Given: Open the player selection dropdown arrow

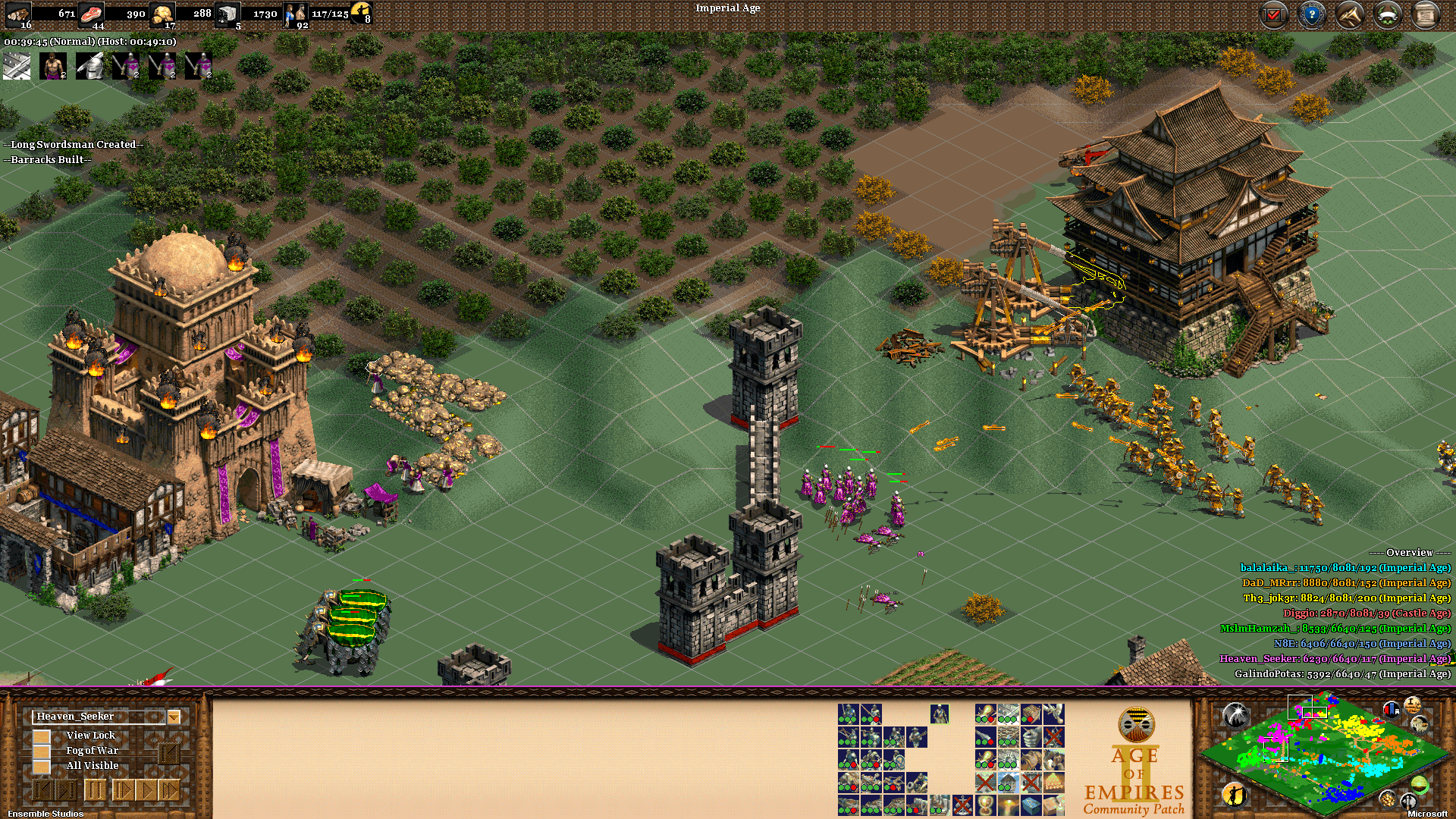Looking at the screenshot, I should [x=174, y=717].
